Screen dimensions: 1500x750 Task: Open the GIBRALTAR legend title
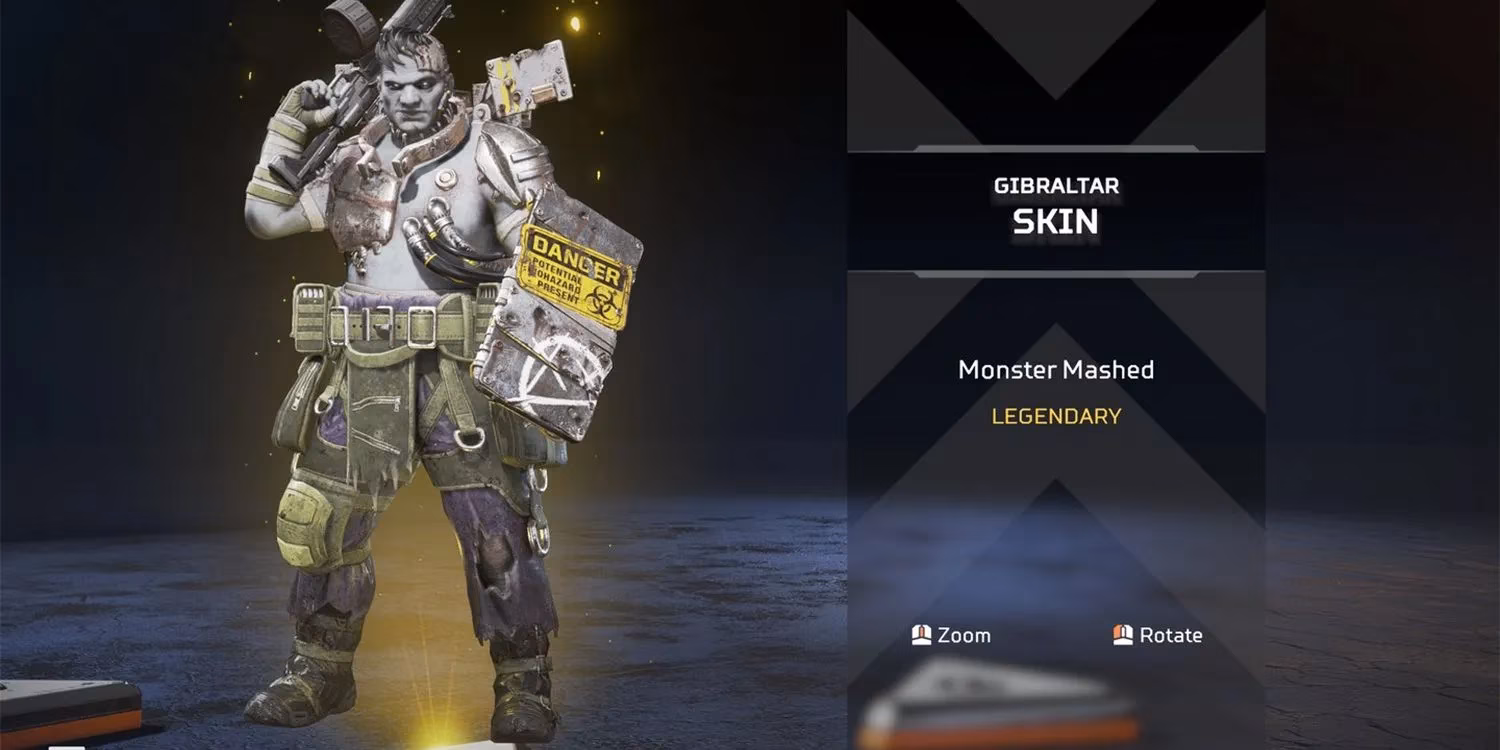[1055, 184]
